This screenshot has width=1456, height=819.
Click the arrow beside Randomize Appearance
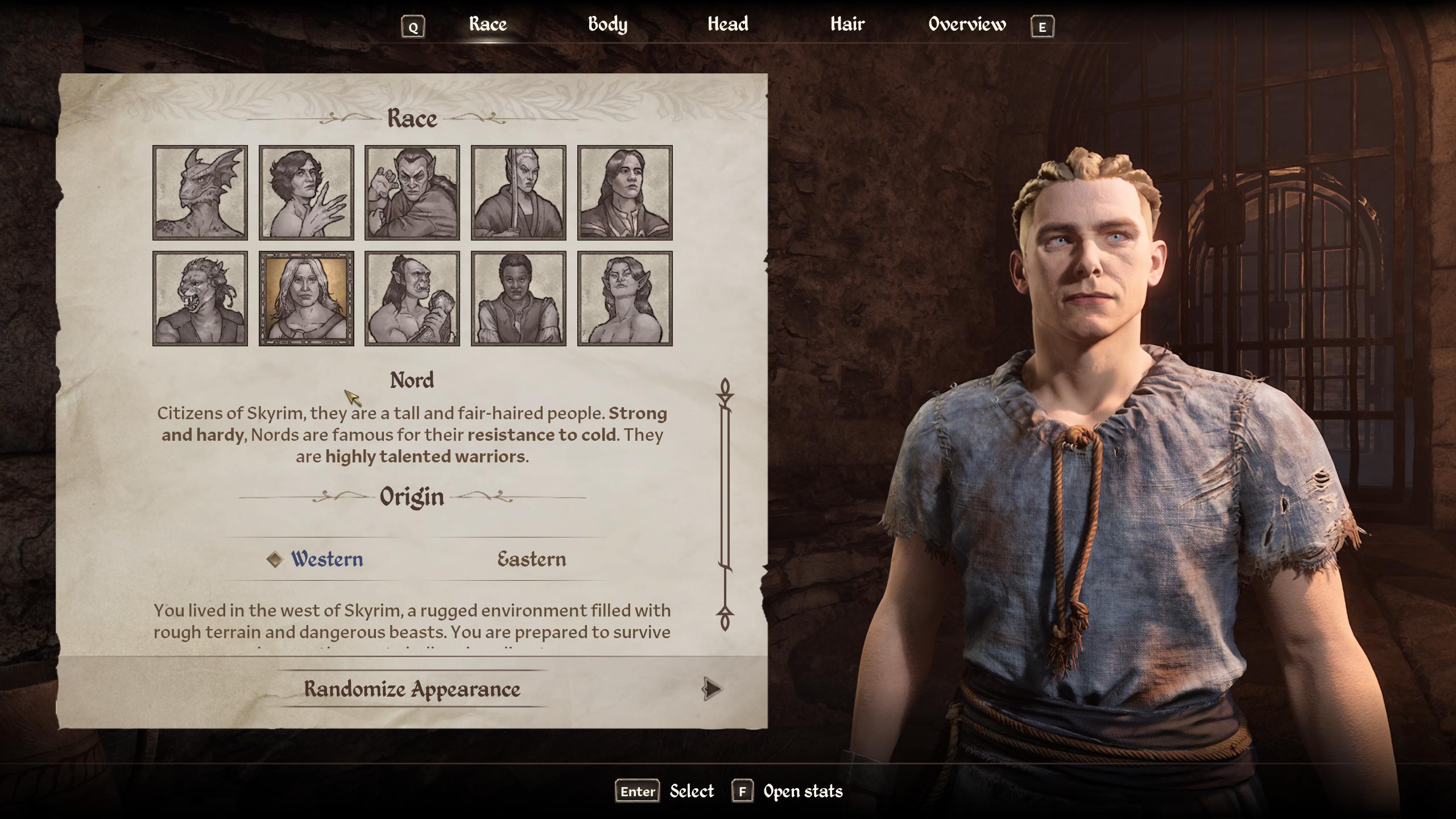[x=713, y=689]
